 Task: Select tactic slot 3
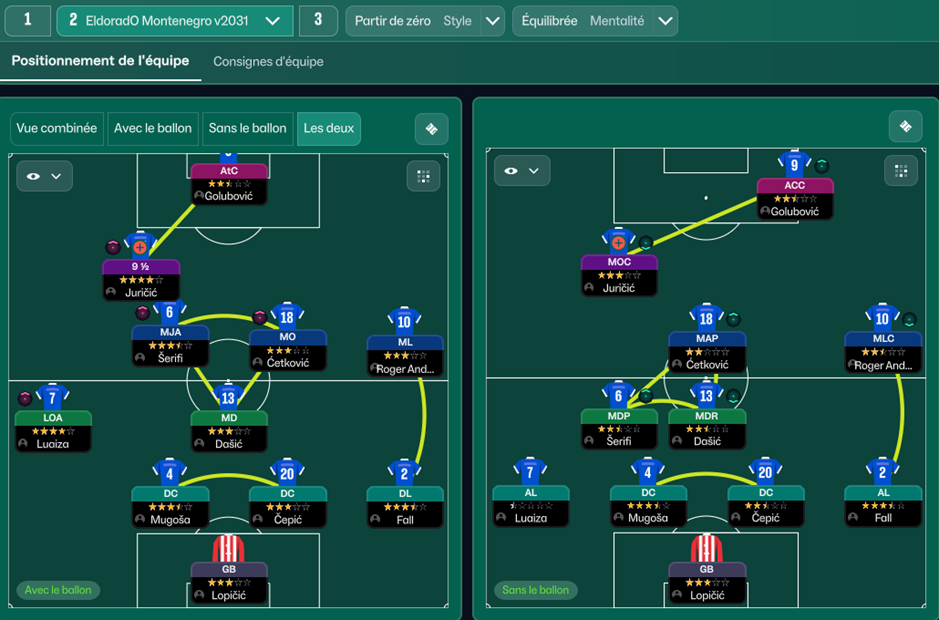[x=318, y=20]
